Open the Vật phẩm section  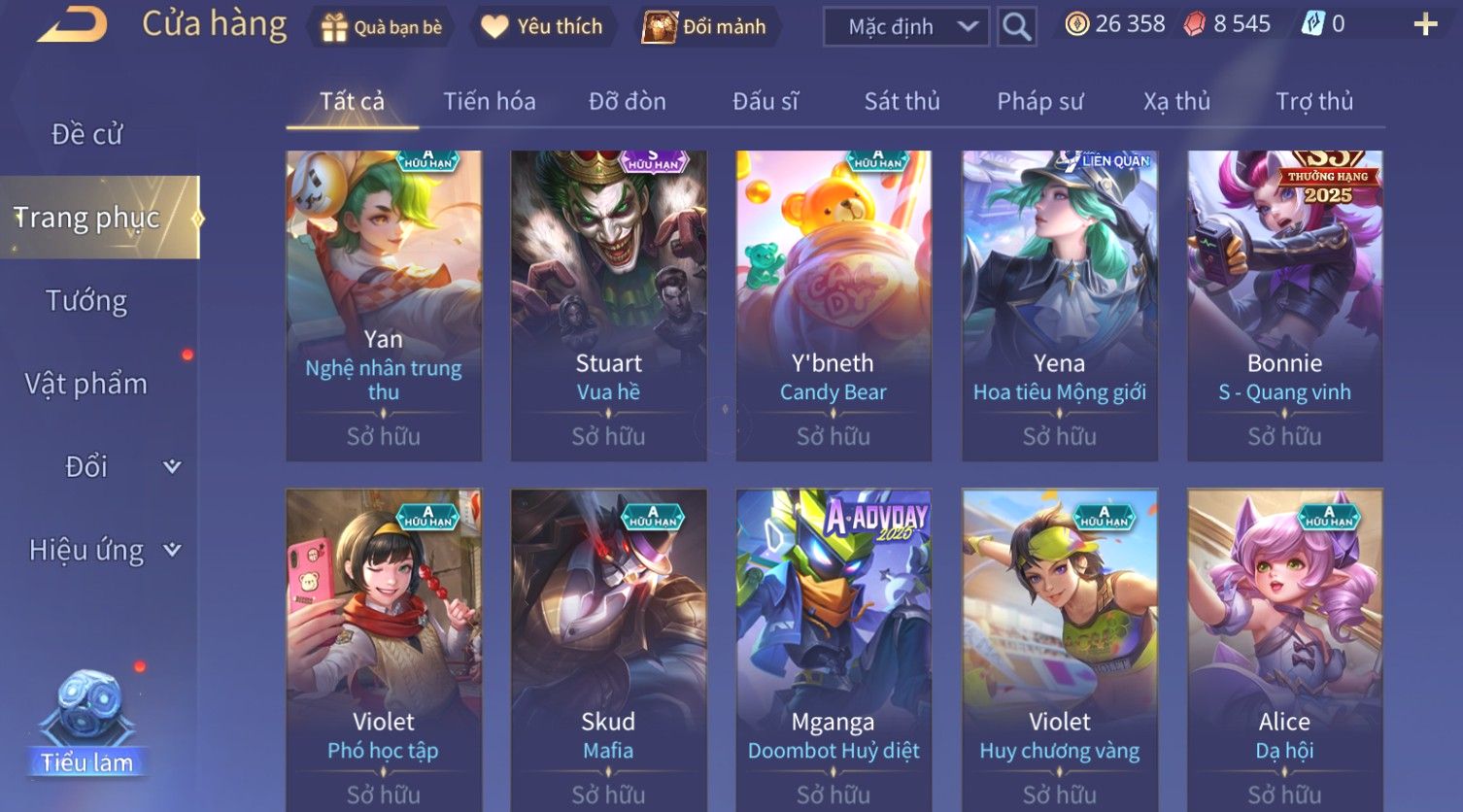coord(86,384)
